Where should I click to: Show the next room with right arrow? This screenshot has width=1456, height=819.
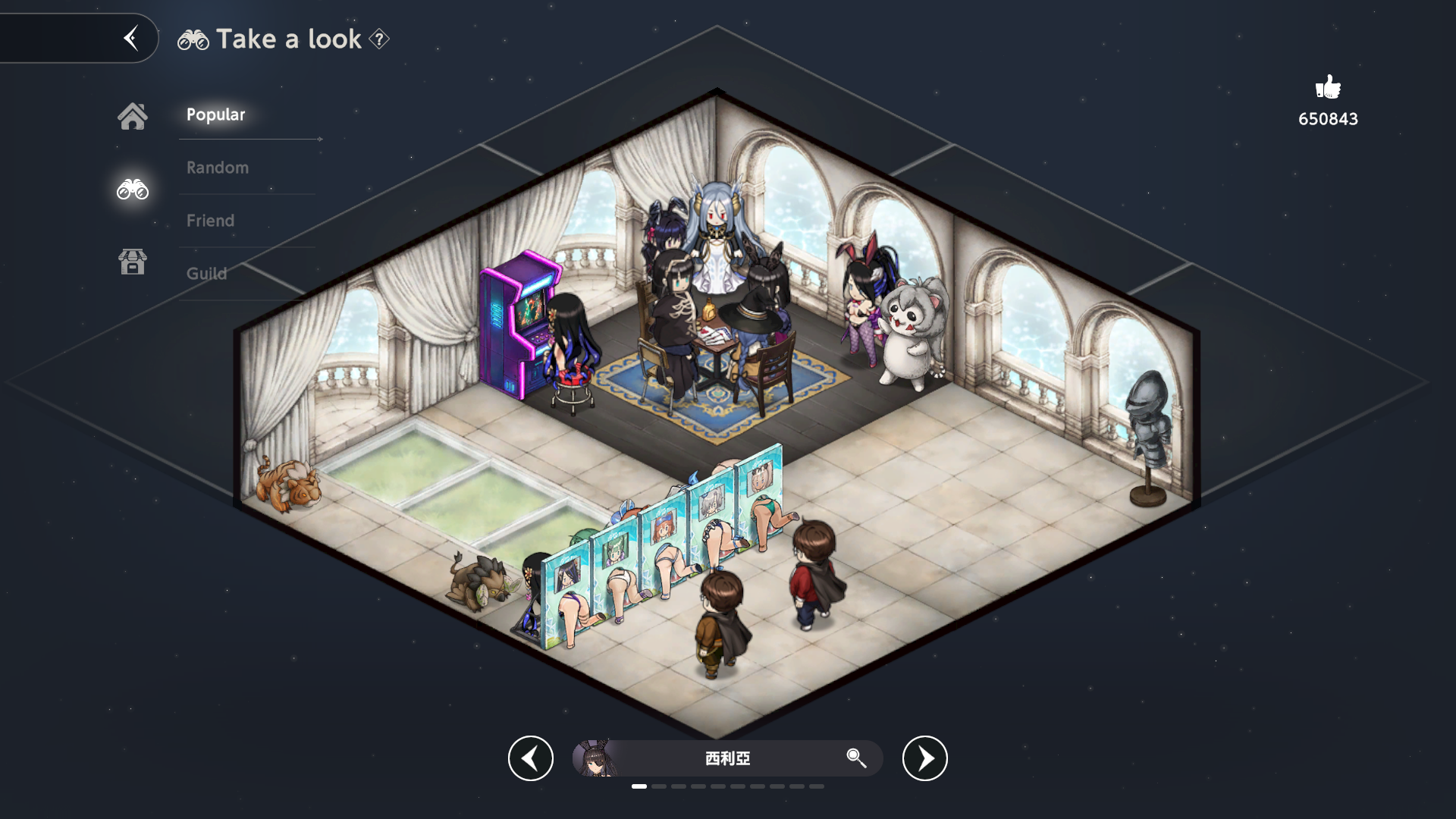(x=925, y=758)
